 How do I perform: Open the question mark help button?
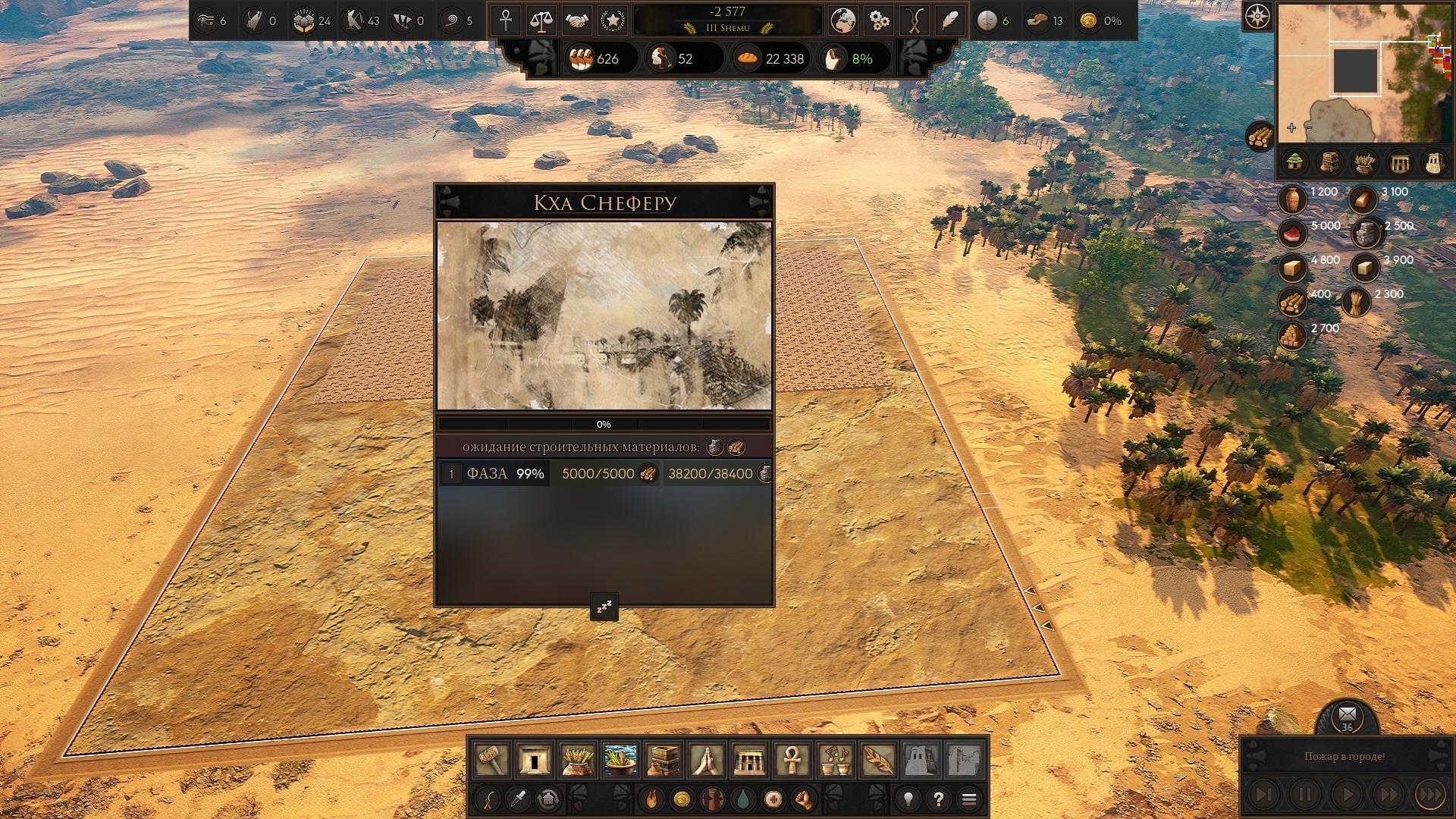[x=938, y=799]
